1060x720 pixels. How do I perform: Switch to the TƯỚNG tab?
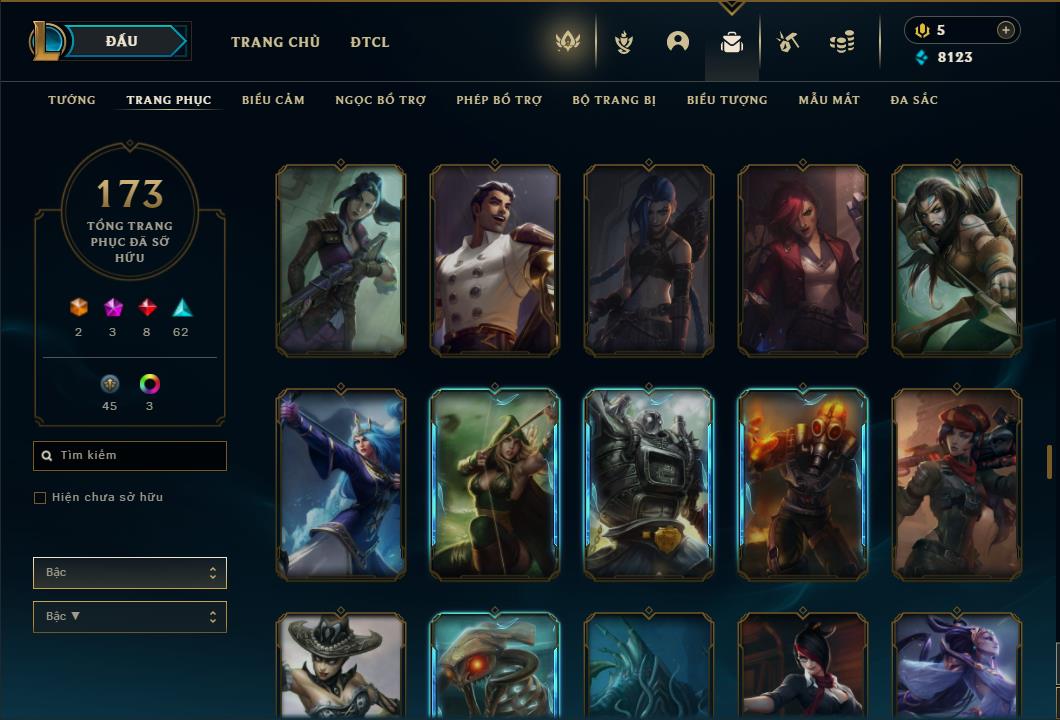coord(72,100)
